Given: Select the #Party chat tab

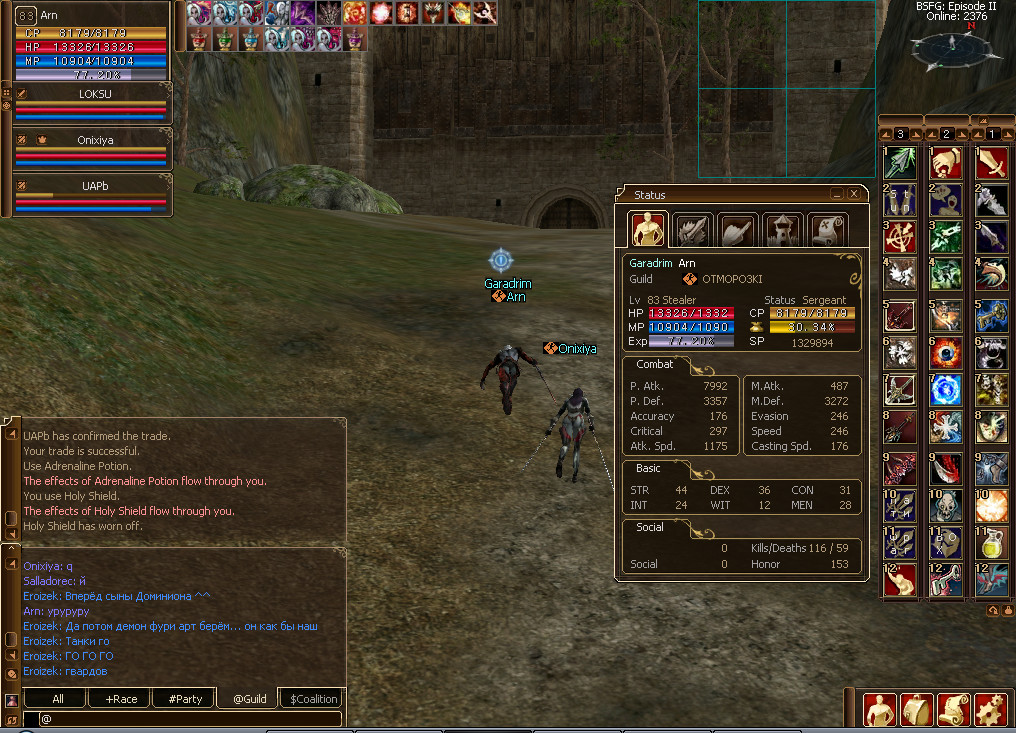Looking at the screenshot, I should point(185,699).
